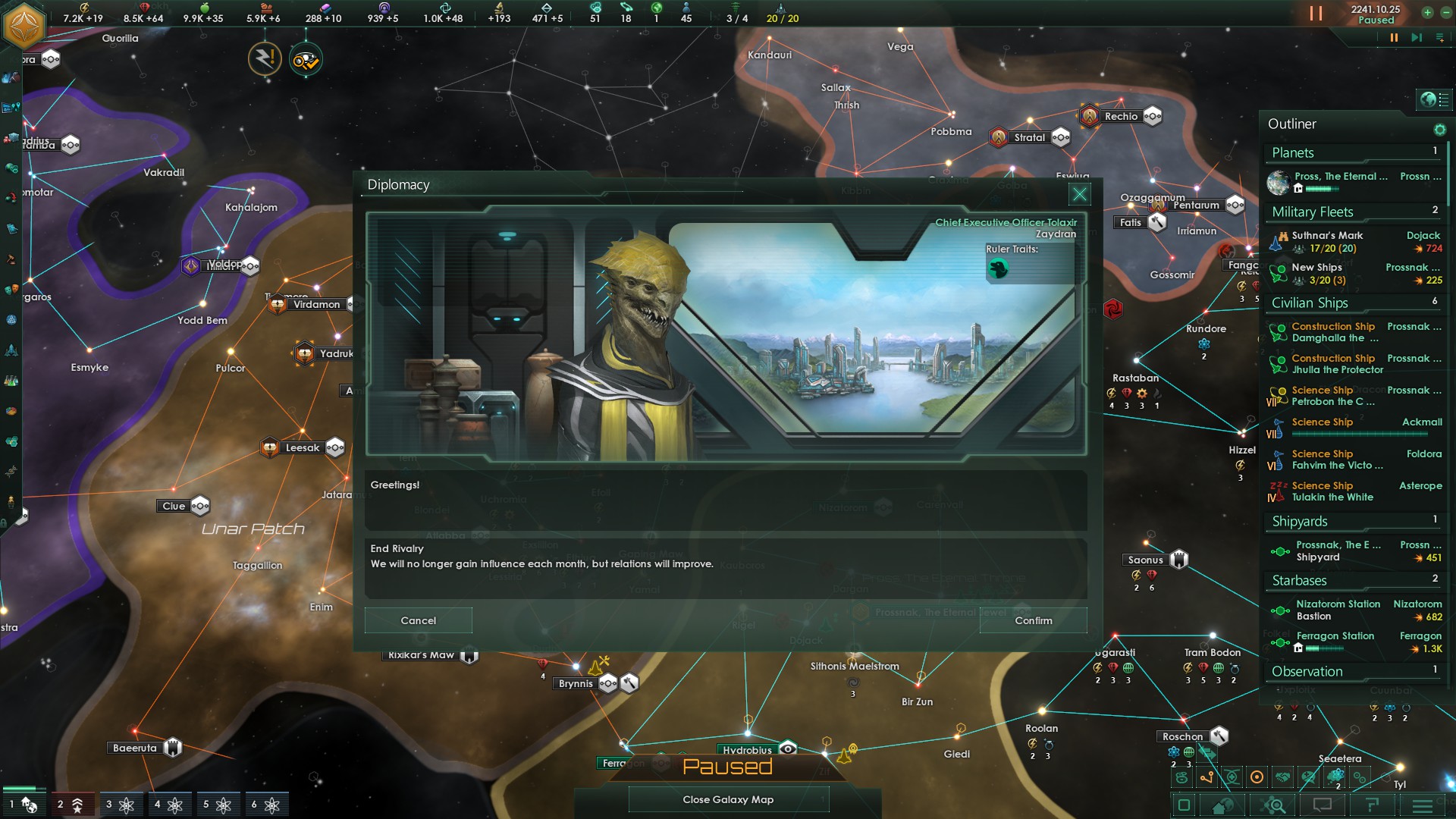
Task: Click Cancel in the Diplomacy dialog
Action: point(418,620)
